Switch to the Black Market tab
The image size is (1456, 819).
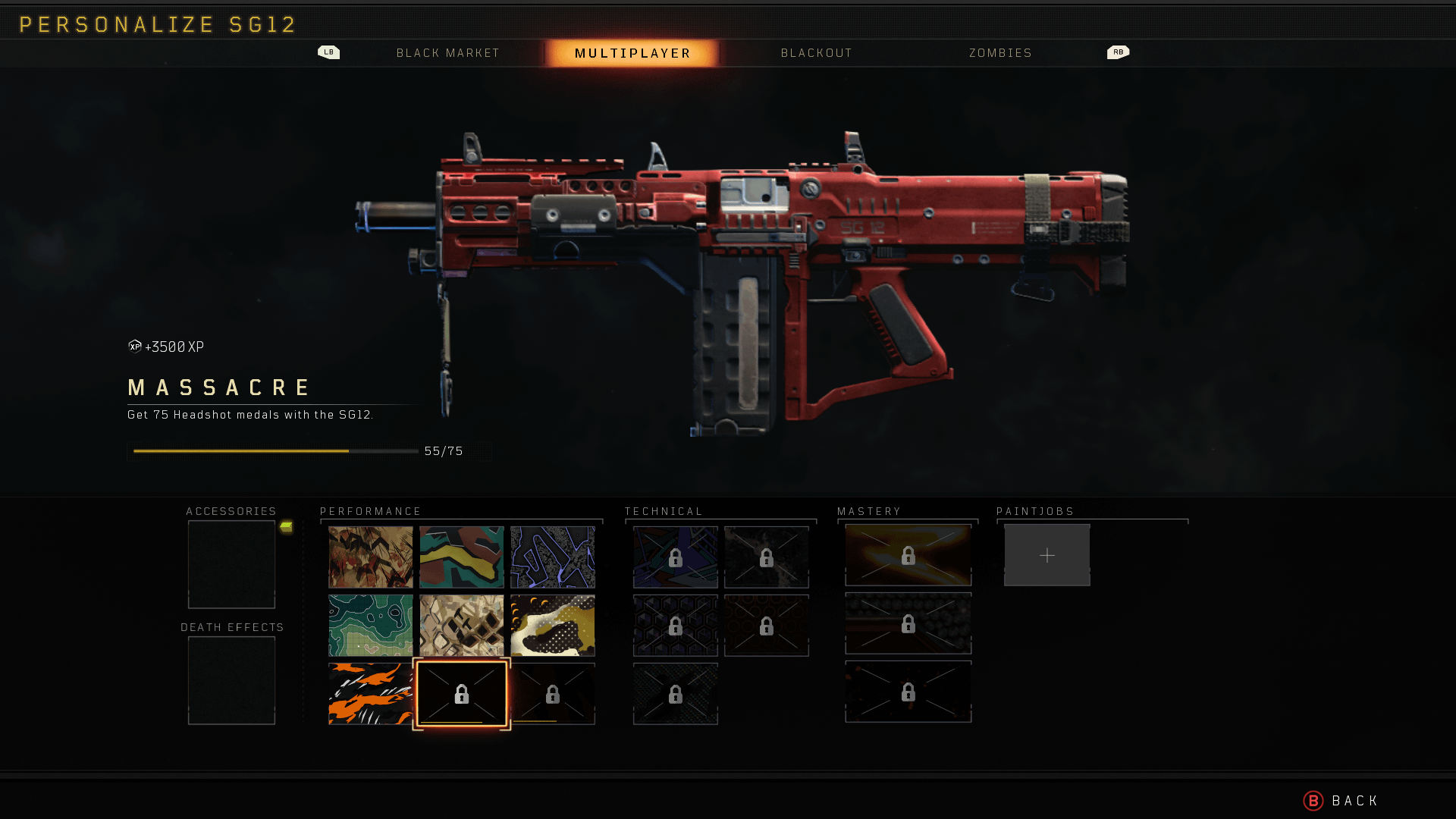(x=447, y=53)
